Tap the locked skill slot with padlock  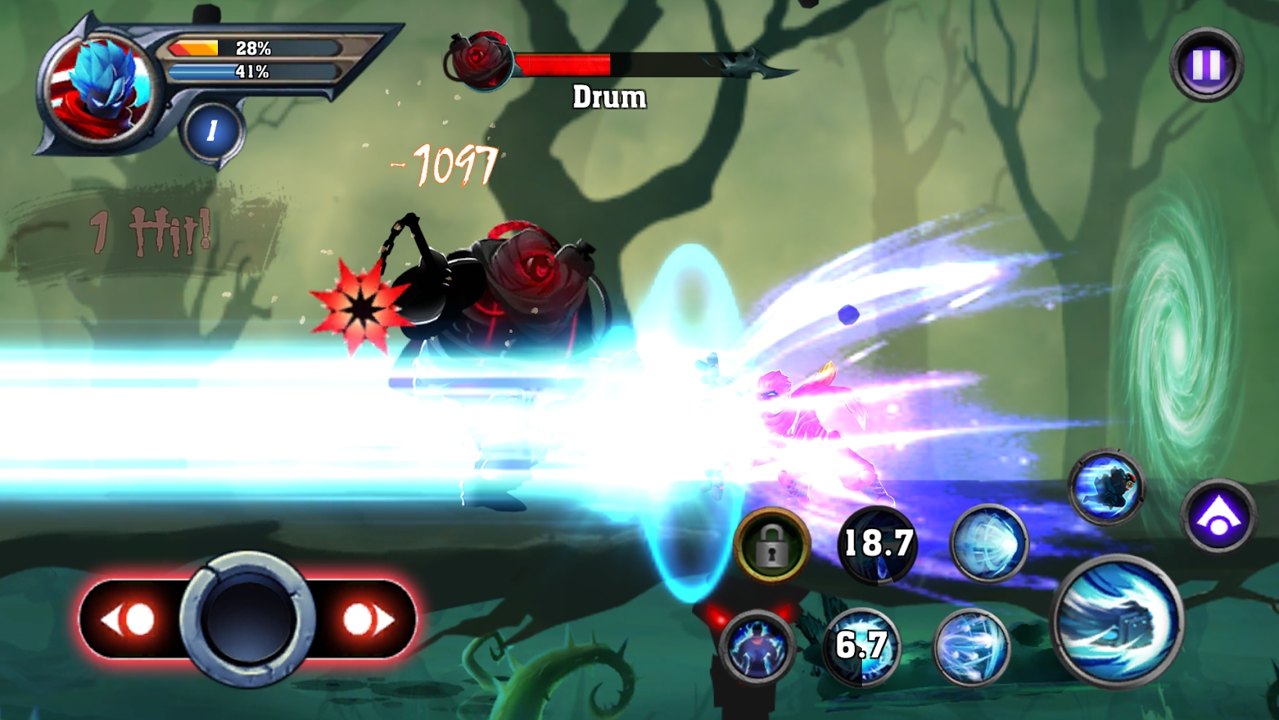[x=772, y=545]
